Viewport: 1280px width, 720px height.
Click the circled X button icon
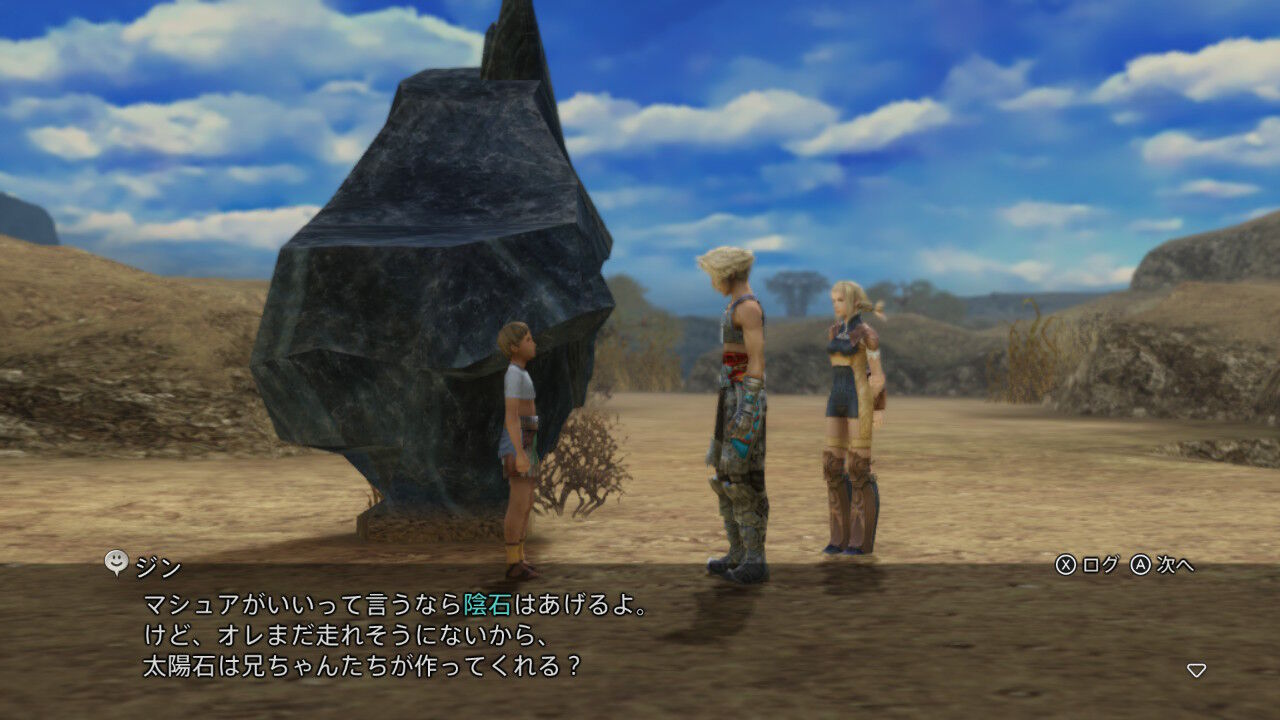click(1066, 564)
